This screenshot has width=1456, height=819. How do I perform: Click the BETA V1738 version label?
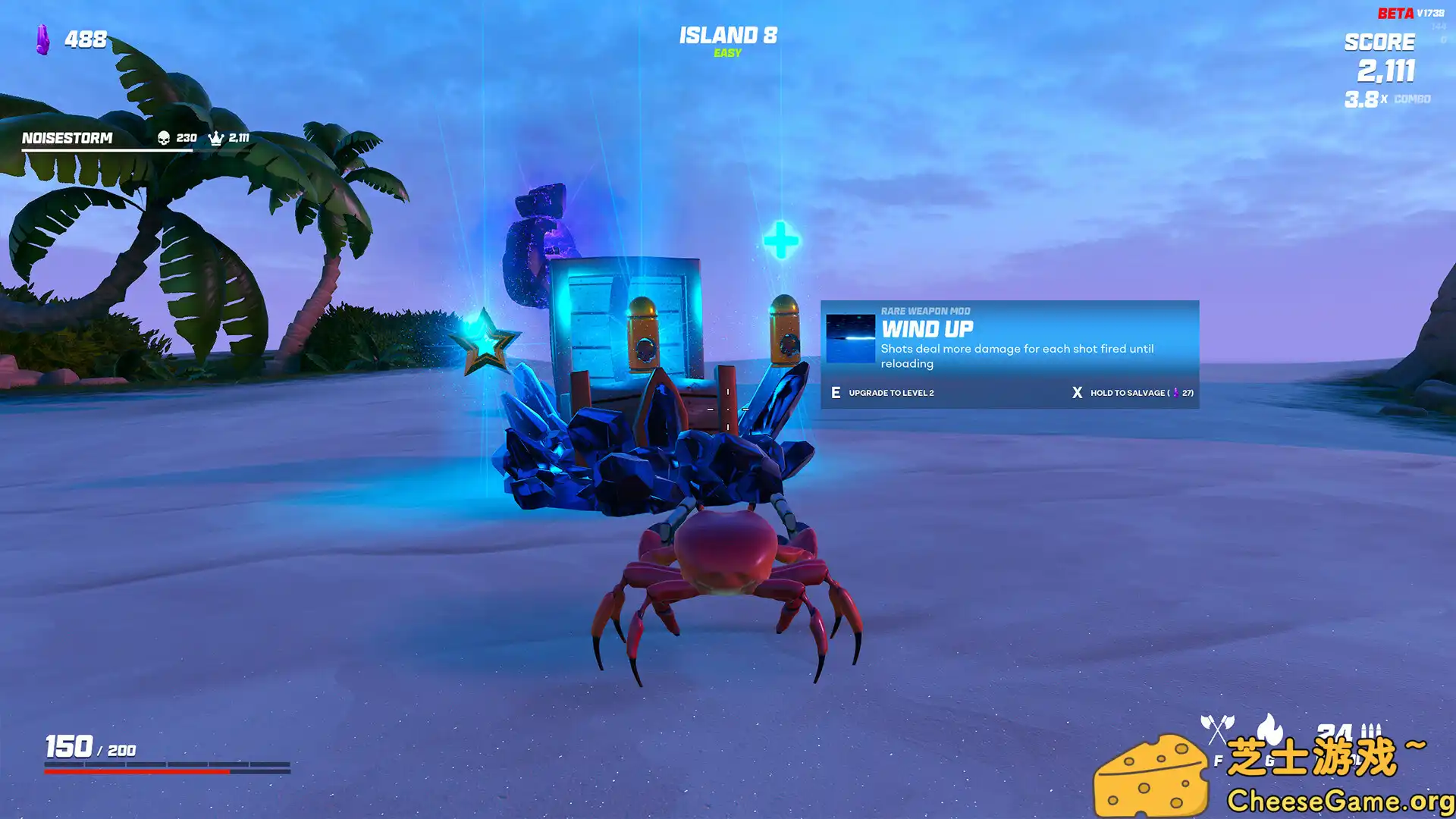click(x=1412, y=13)
